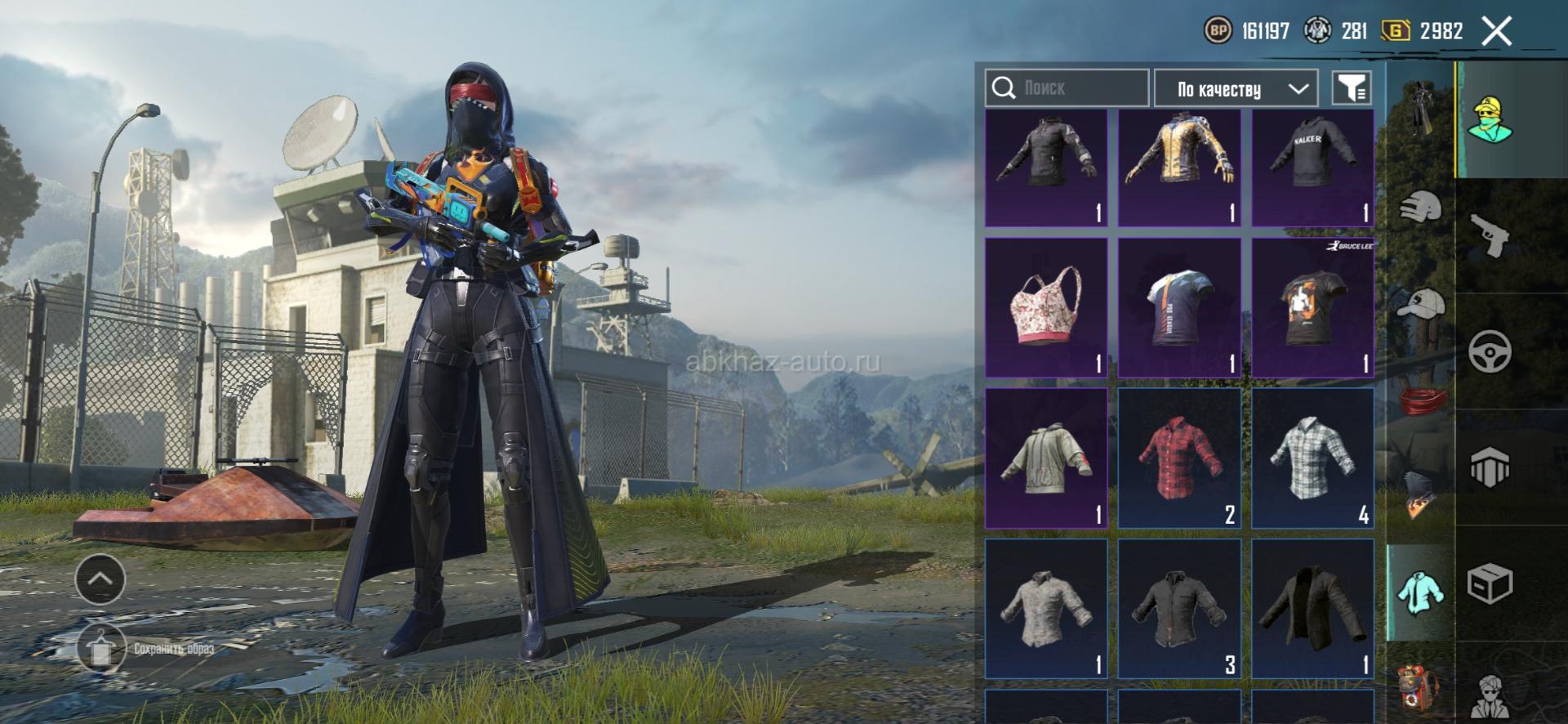Click the round up-arrow expand button
This screenshot has height=724, width=1568.
tap(100, 579)
